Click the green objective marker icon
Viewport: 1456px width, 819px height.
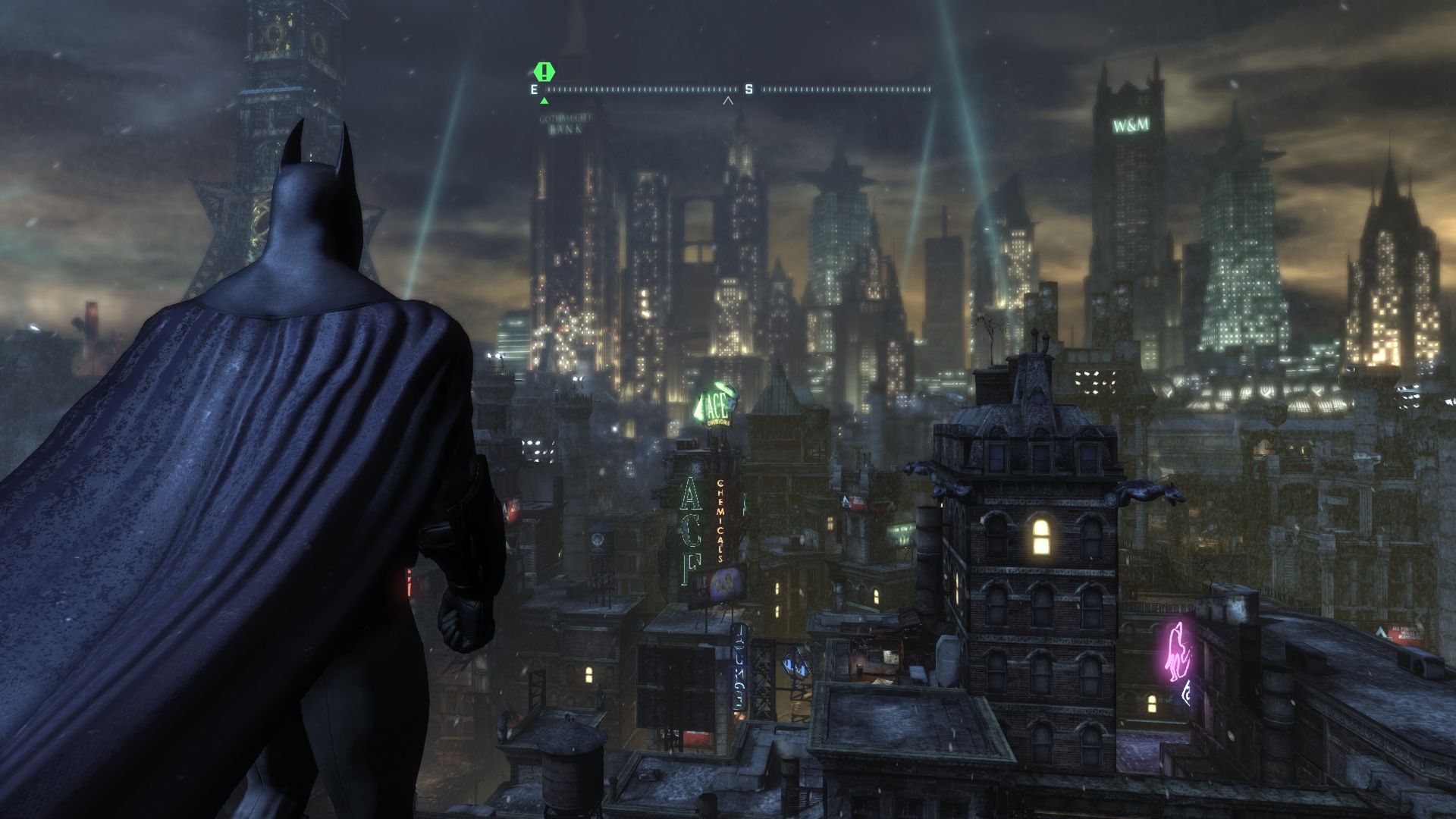point(544,73)
